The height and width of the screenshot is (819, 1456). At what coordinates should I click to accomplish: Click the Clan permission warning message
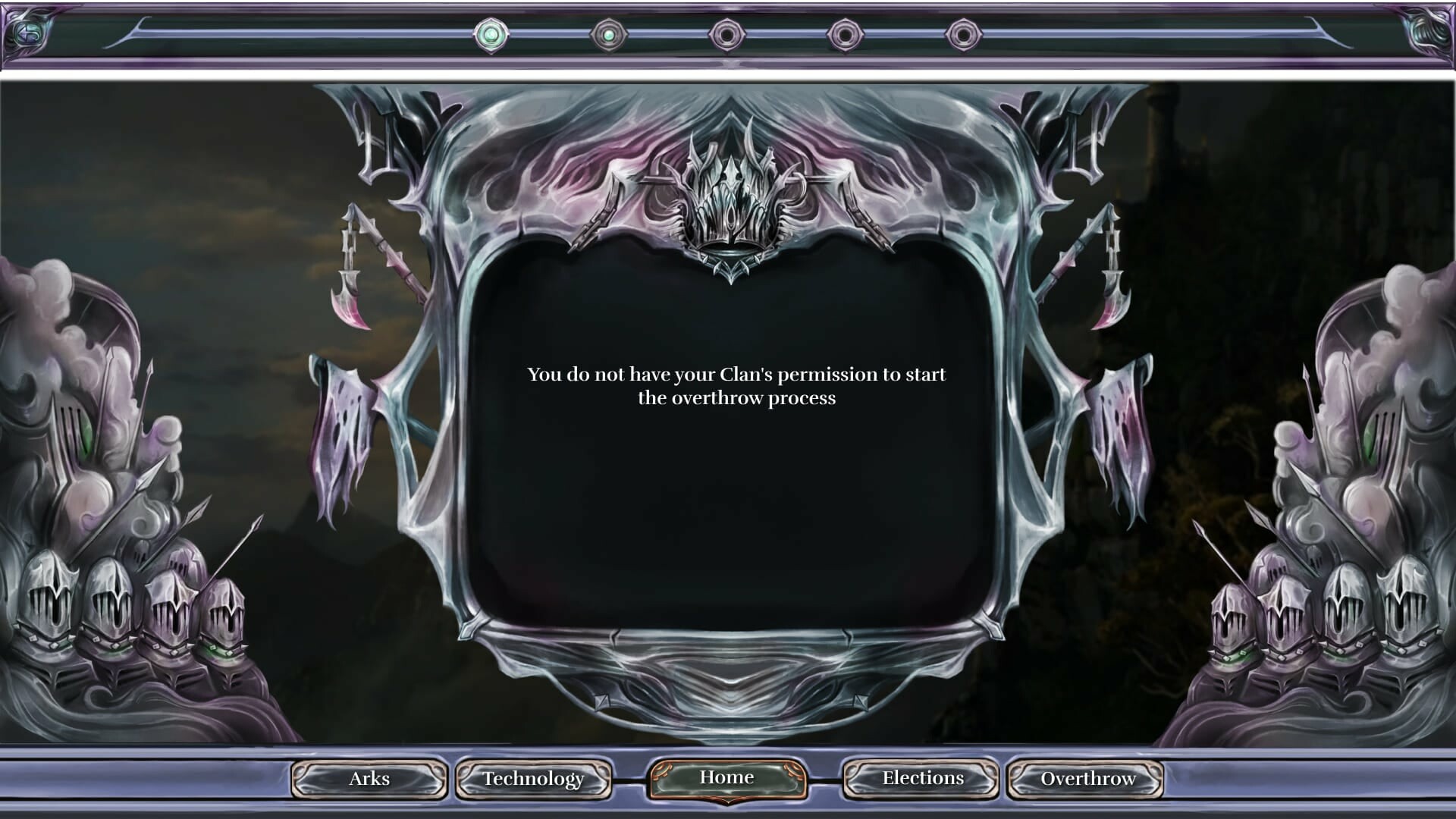737,385
